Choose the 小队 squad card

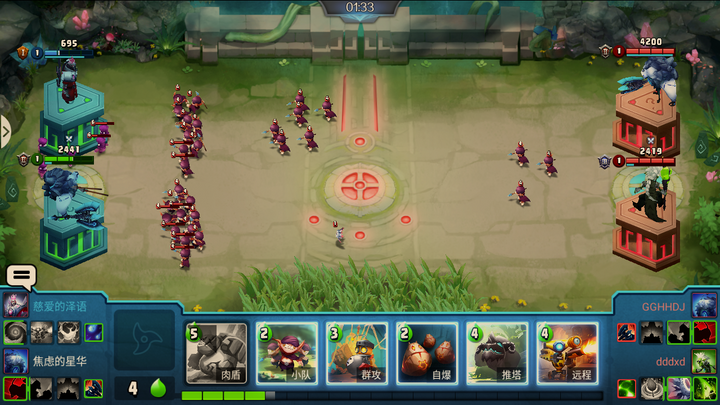[x=287, y=353]
